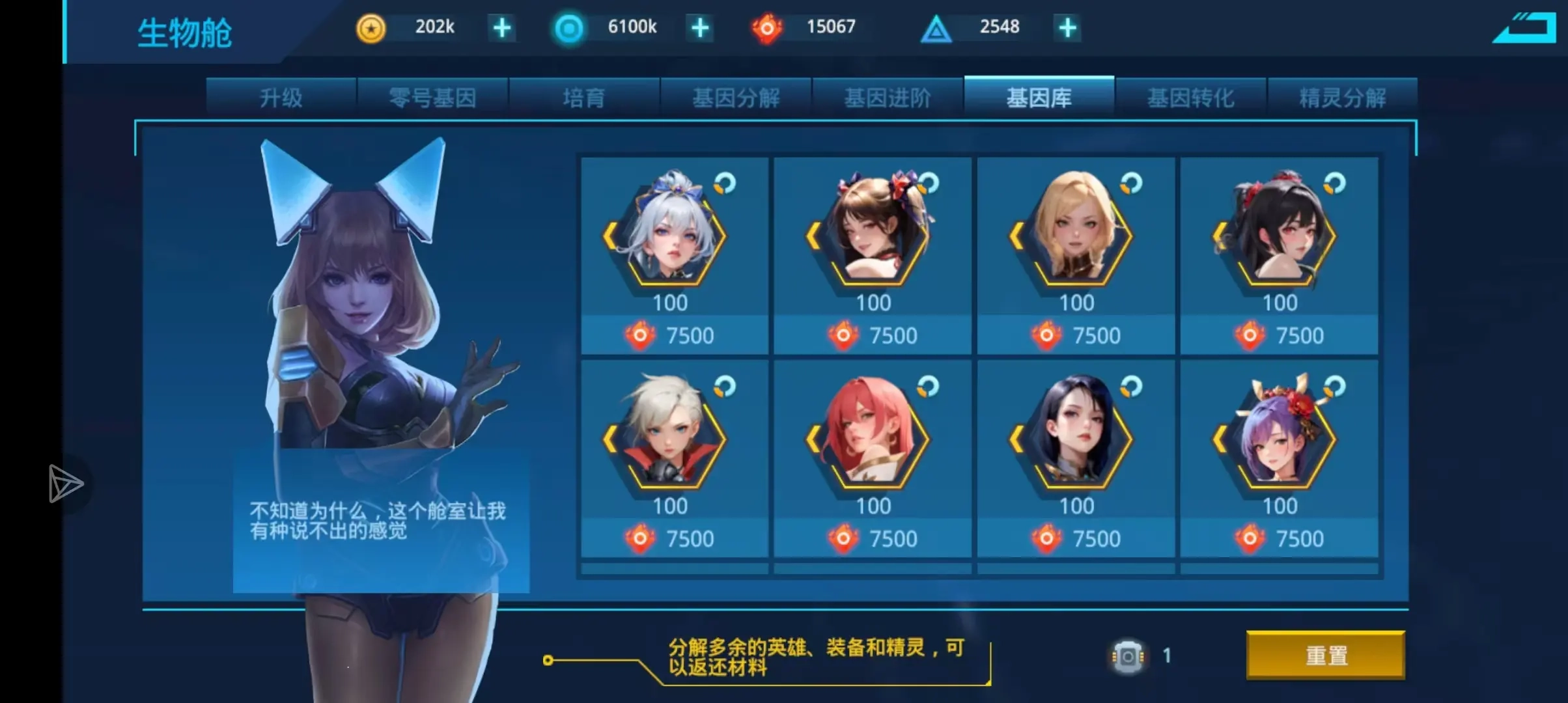Click the red flame currency icon
Image resolution: width=1568 pixels, height=703 pixels.
coord(768,27)
